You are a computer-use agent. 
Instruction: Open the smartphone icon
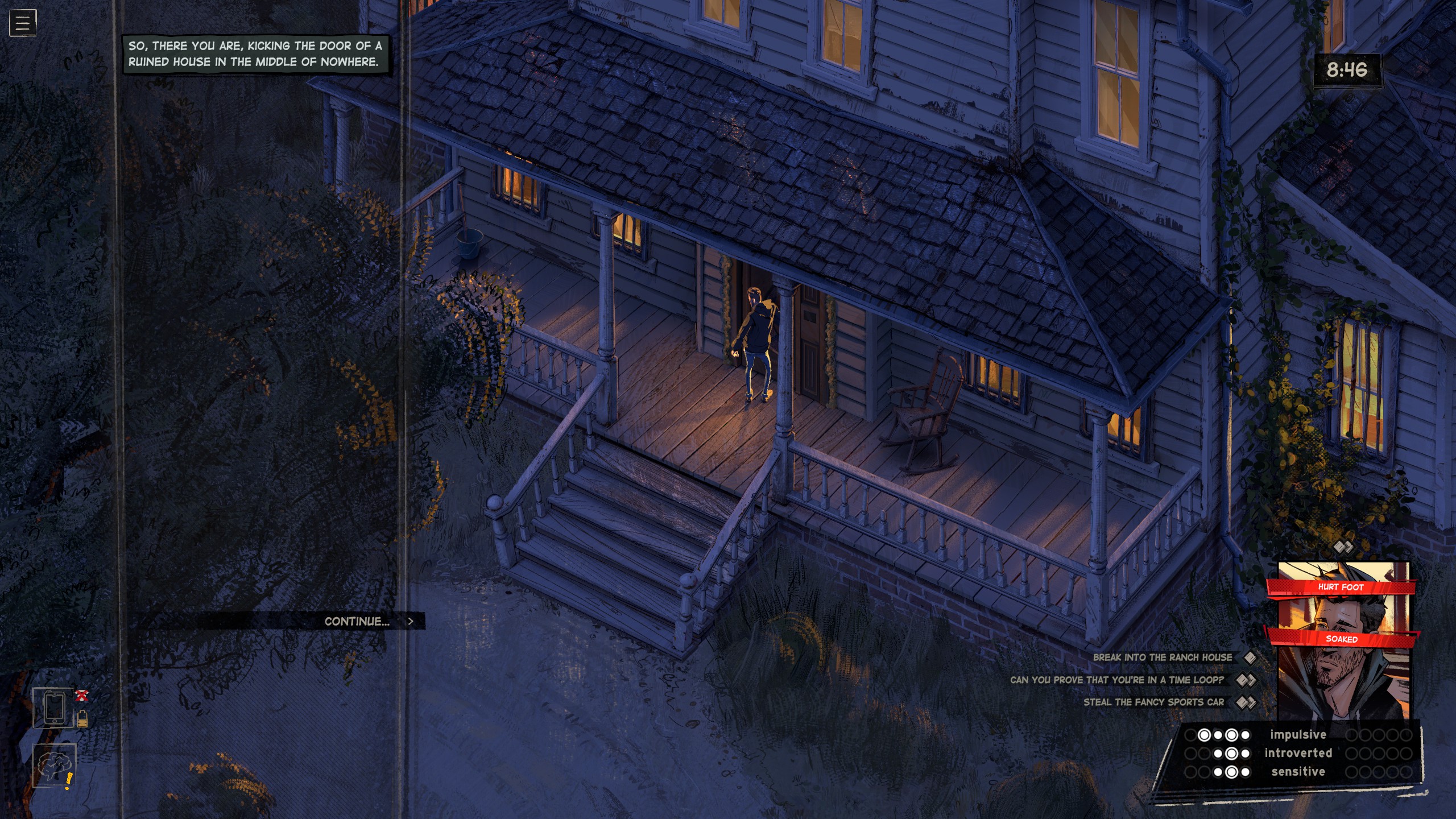coord(53,708)
